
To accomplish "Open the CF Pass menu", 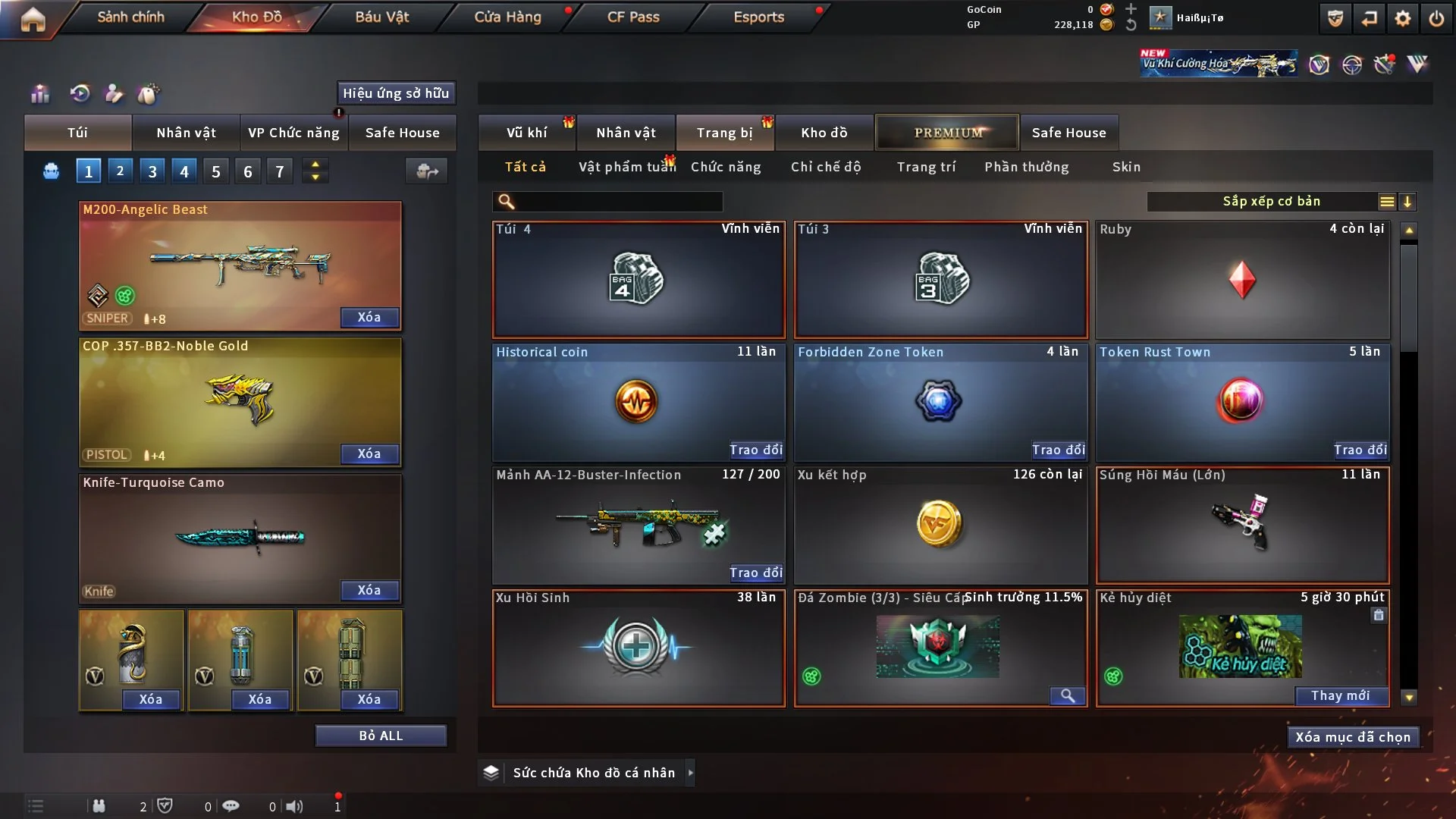I will point(633,17).
